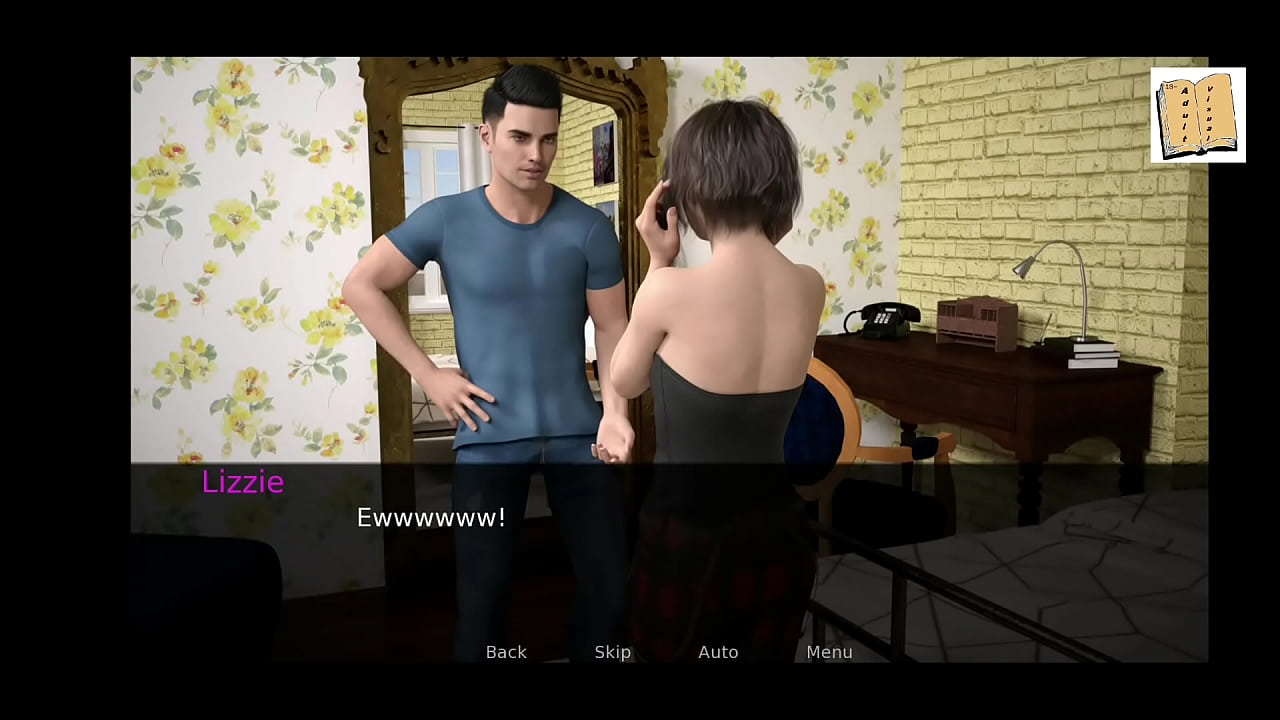Enable Auto dialogue advance
This screenshot has height=720, width=1280.
pyautogui.click(x=718, y=652)
